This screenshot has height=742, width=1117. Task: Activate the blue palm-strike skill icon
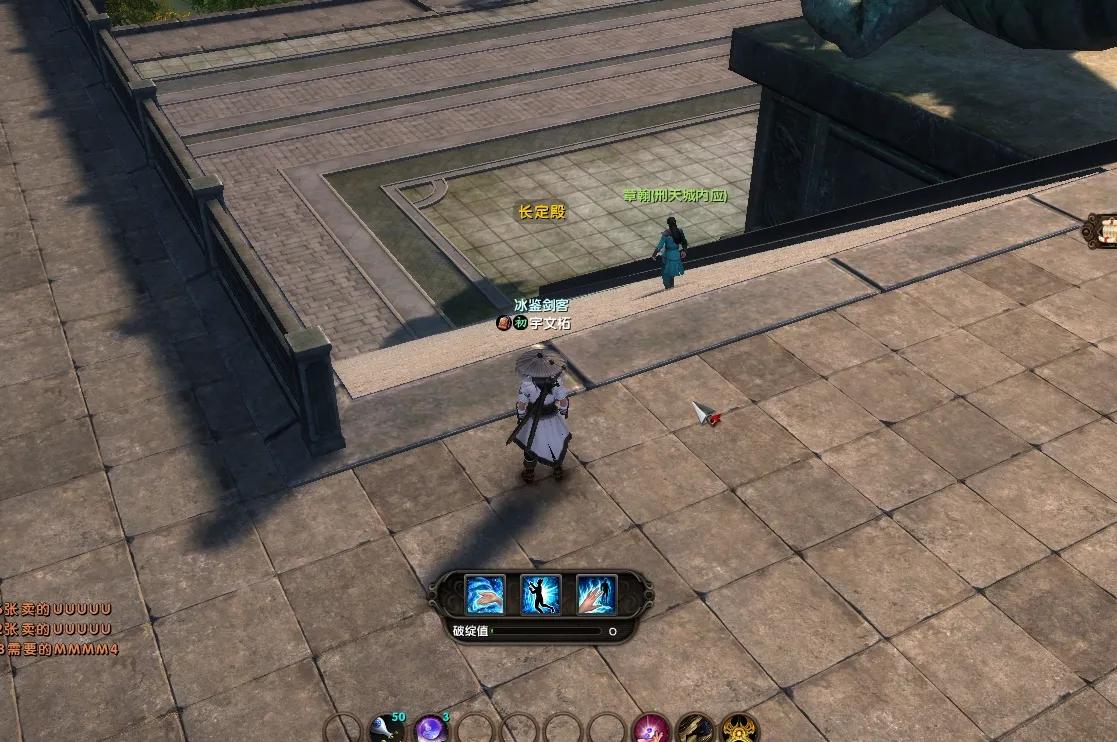[485, 595]
